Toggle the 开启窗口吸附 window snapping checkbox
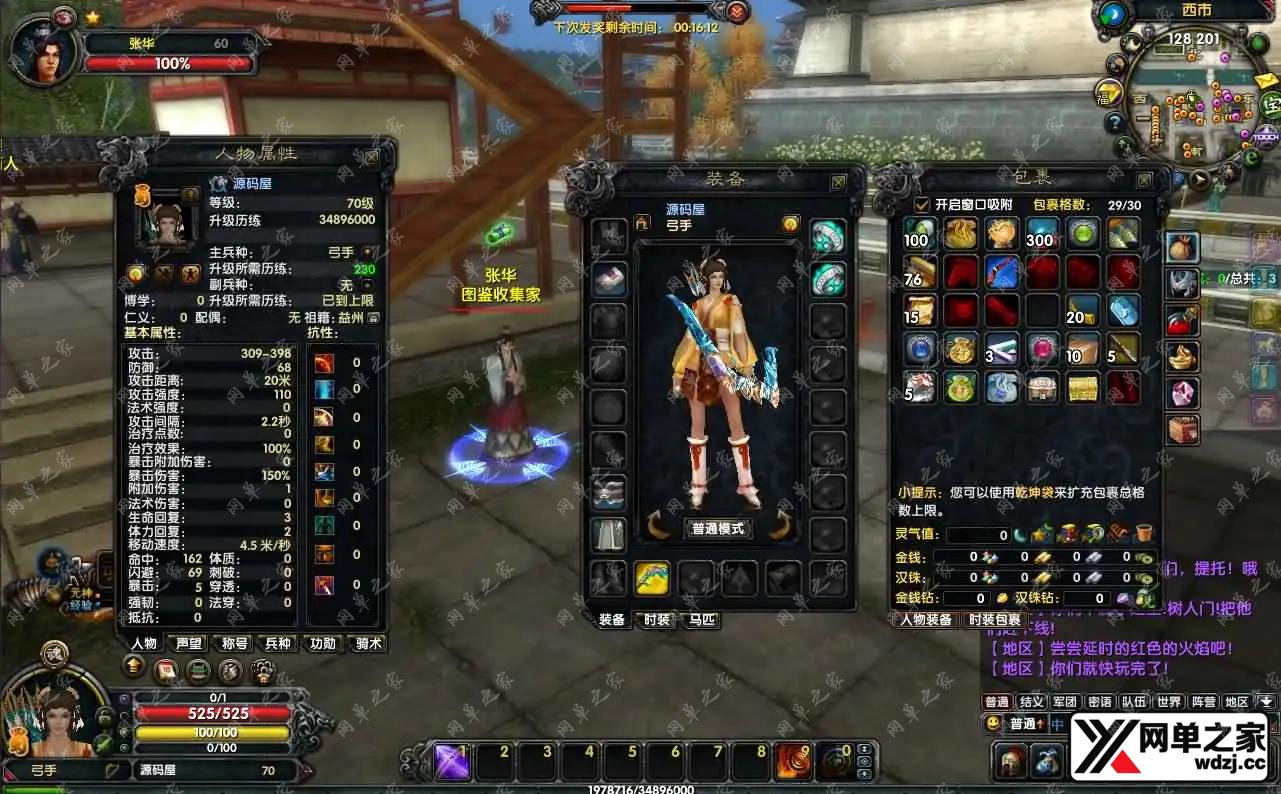 [x=922, y=204]
